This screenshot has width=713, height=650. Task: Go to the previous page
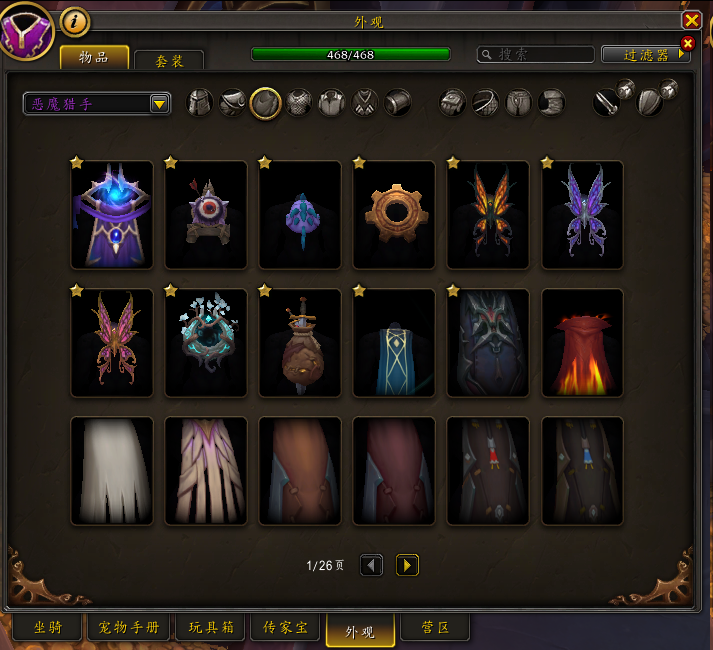click(x=371, y=565)
